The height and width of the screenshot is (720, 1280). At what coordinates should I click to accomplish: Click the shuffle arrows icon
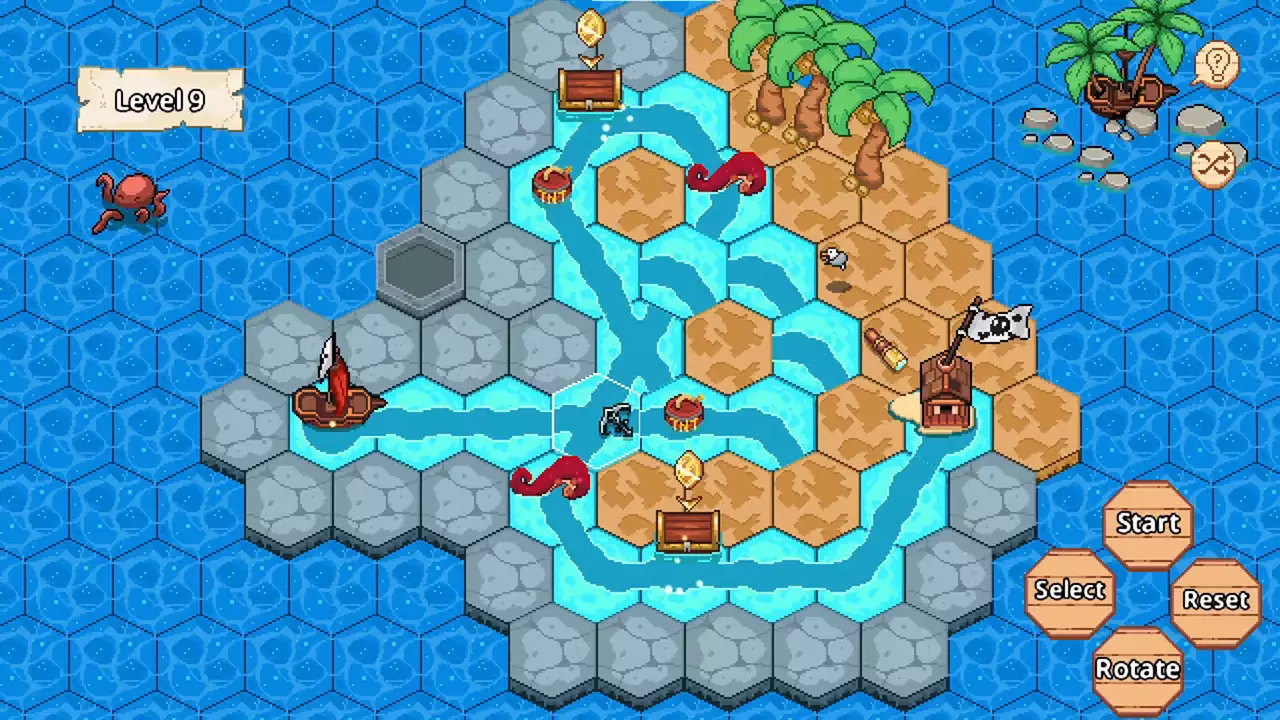tap(1212, 163)
